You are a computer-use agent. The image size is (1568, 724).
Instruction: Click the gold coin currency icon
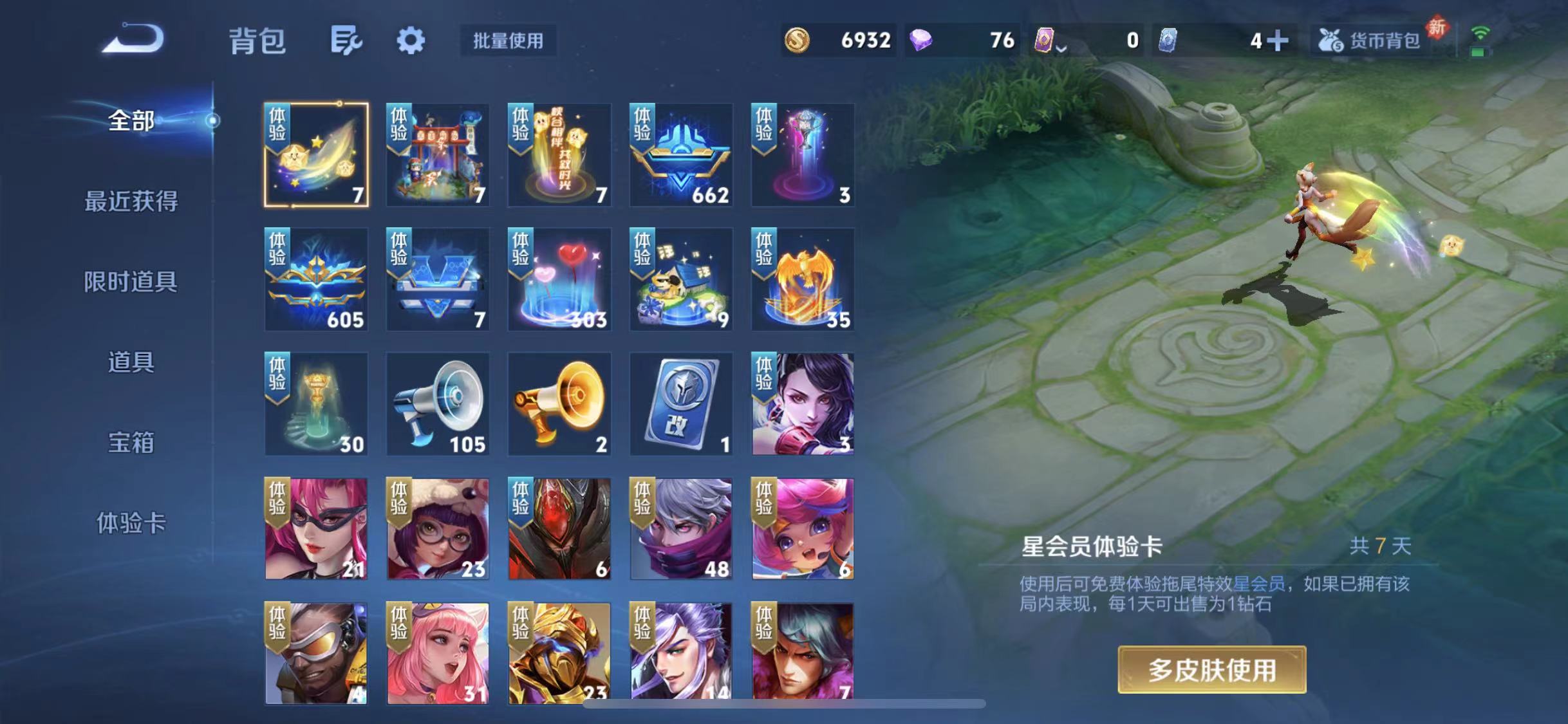pos(796,40)
